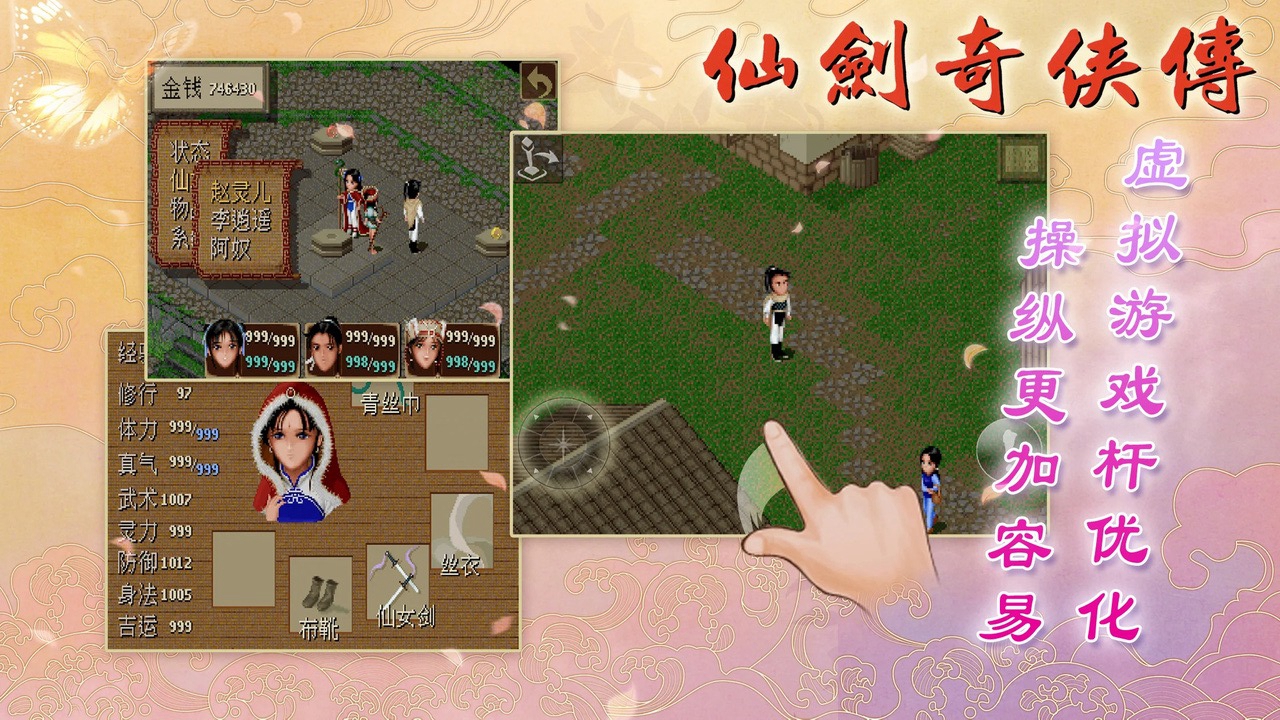1280x720 pixels.
Task: Select 李逍遥 in the party submenu
Action: tap(243, 219)
